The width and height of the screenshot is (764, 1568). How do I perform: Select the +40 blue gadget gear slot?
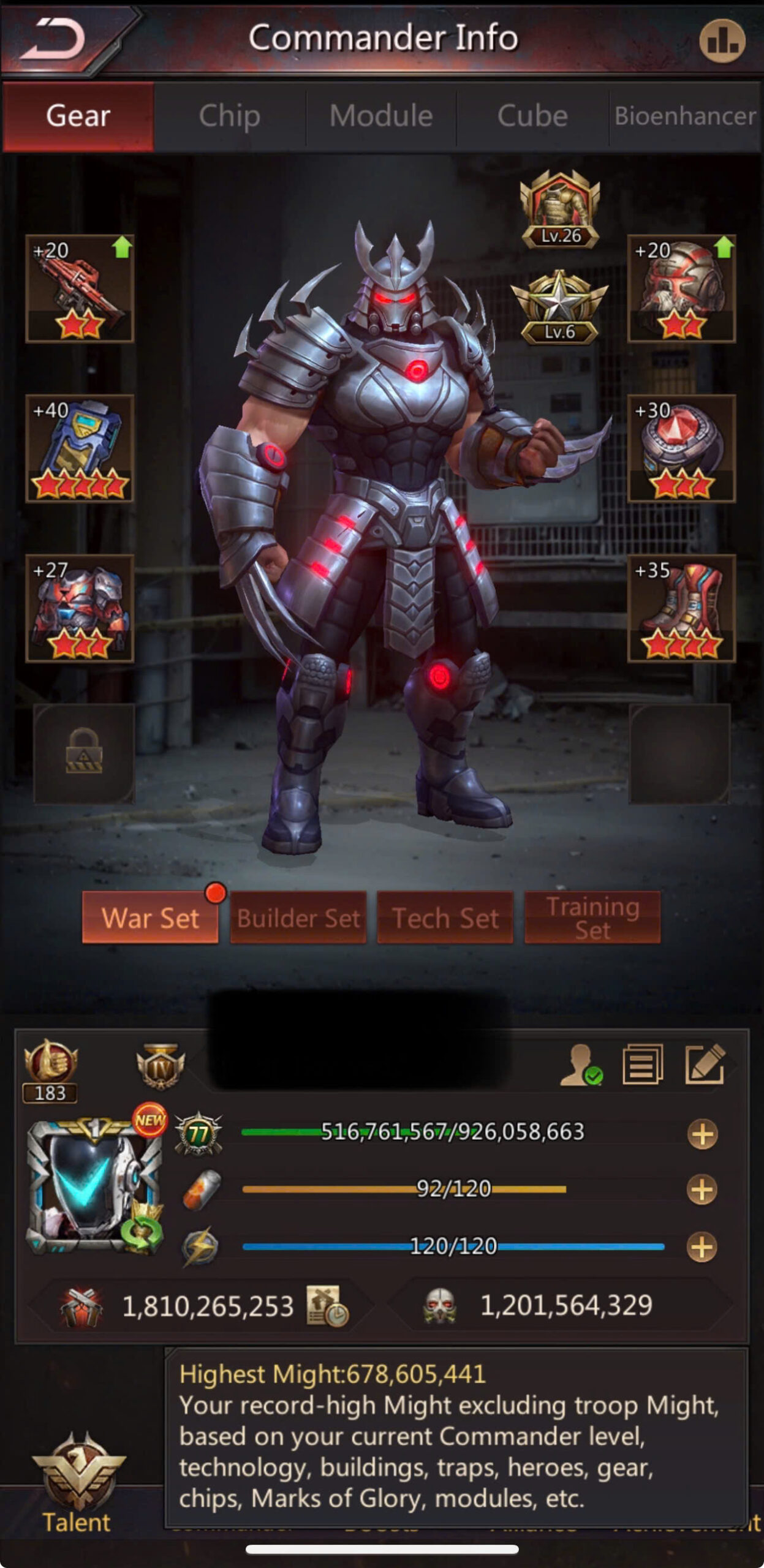(x=80, y=448)
